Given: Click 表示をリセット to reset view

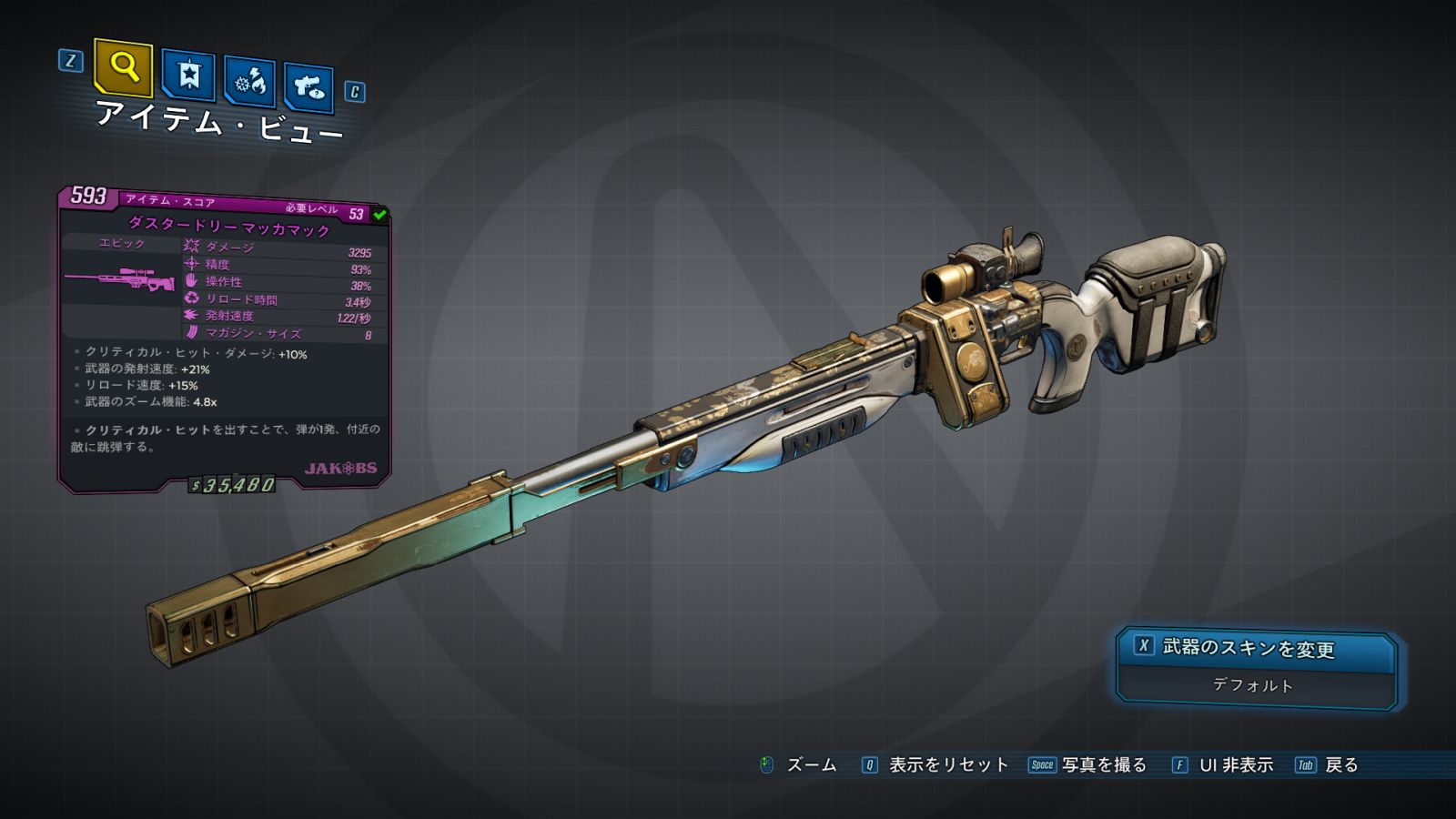Looking at the screenshot, I should pos(947,765).
